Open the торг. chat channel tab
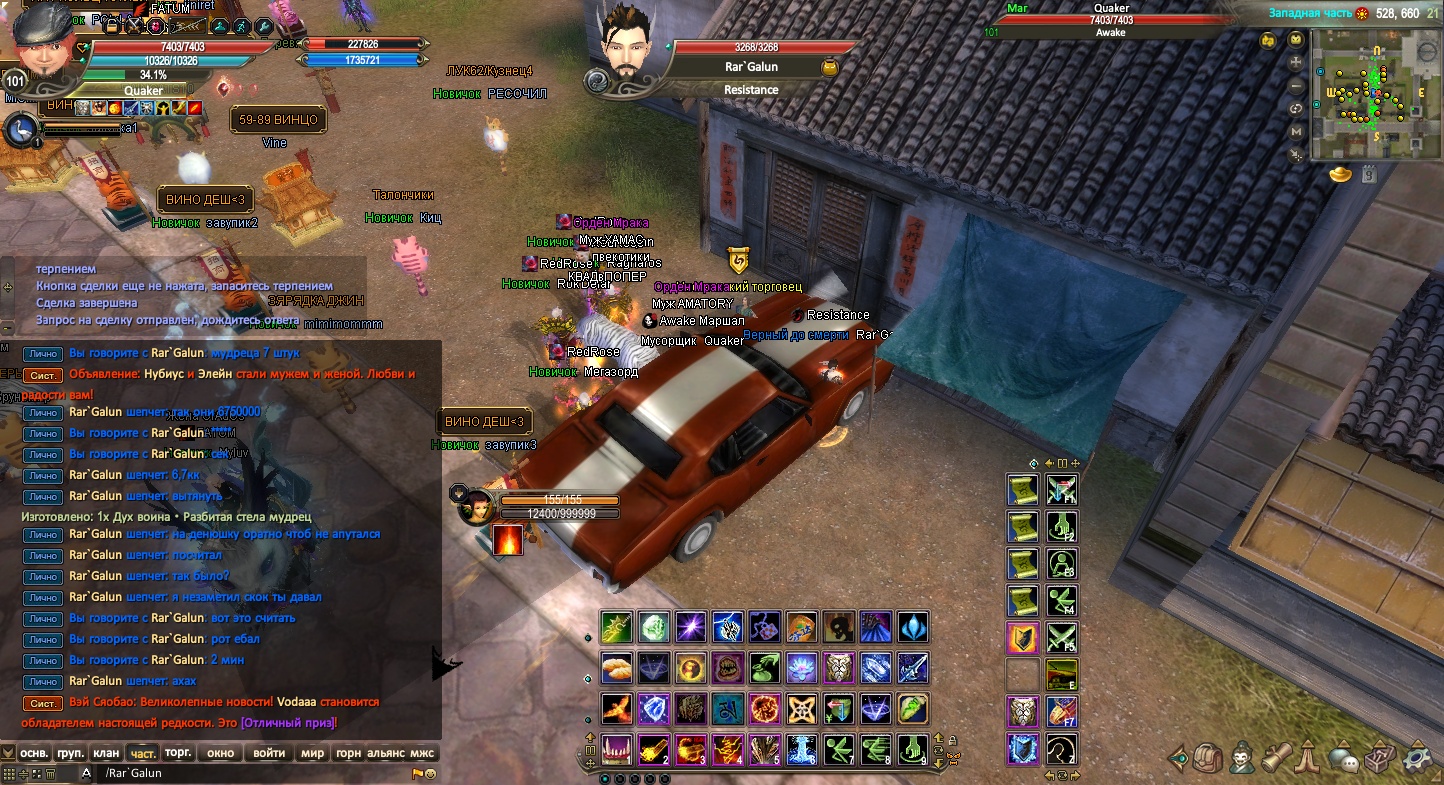 click(178, 752)
